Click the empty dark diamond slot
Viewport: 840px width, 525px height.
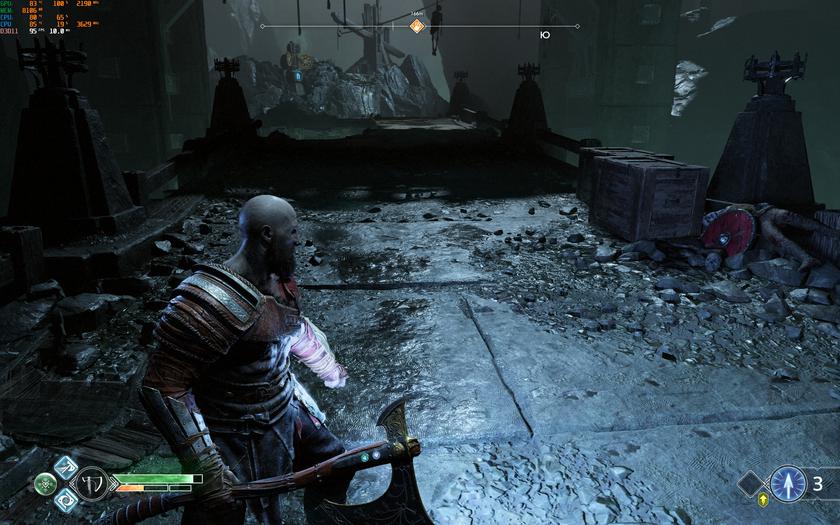(750, 484)
